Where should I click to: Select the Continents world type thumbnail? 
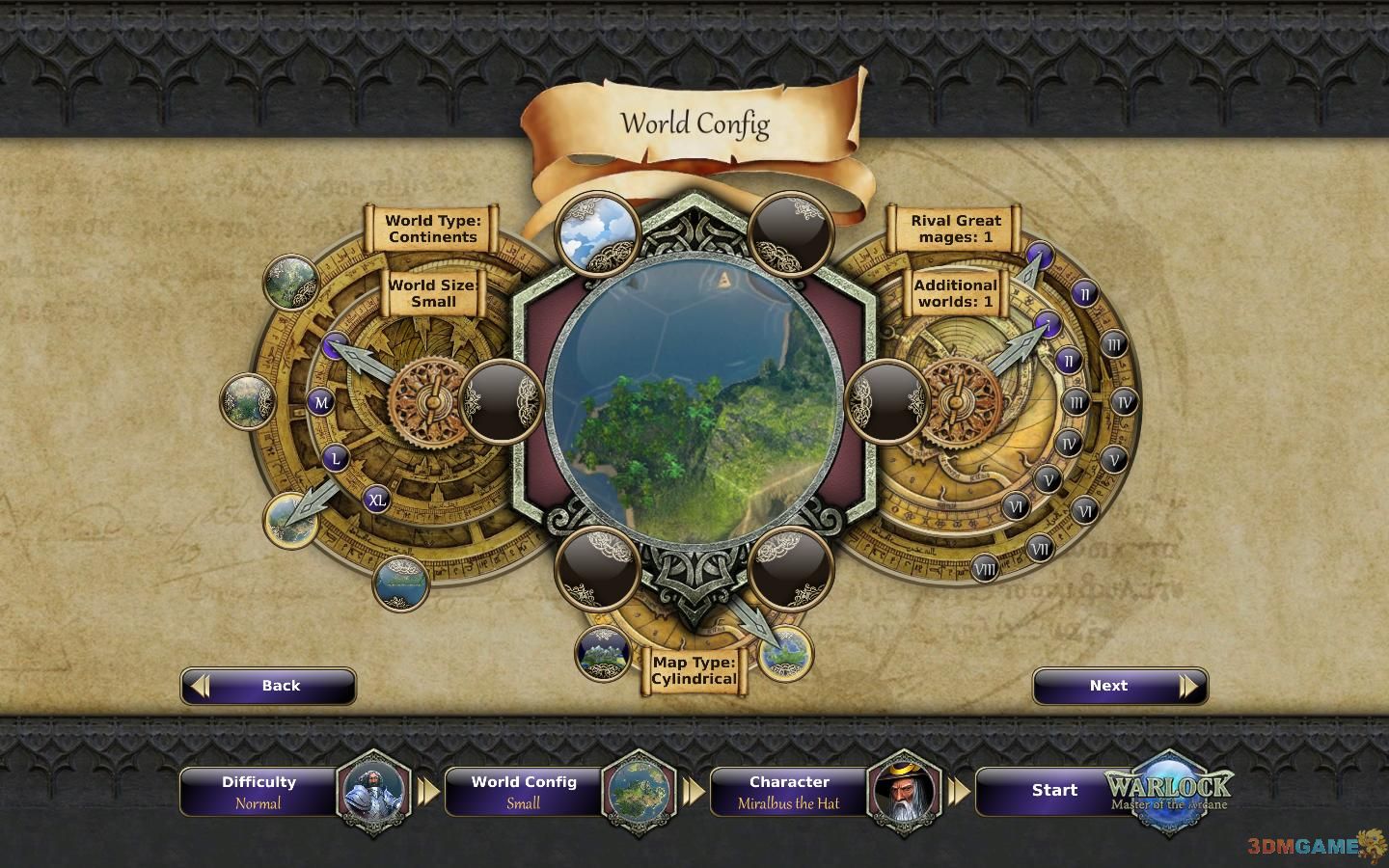(290, 519)
